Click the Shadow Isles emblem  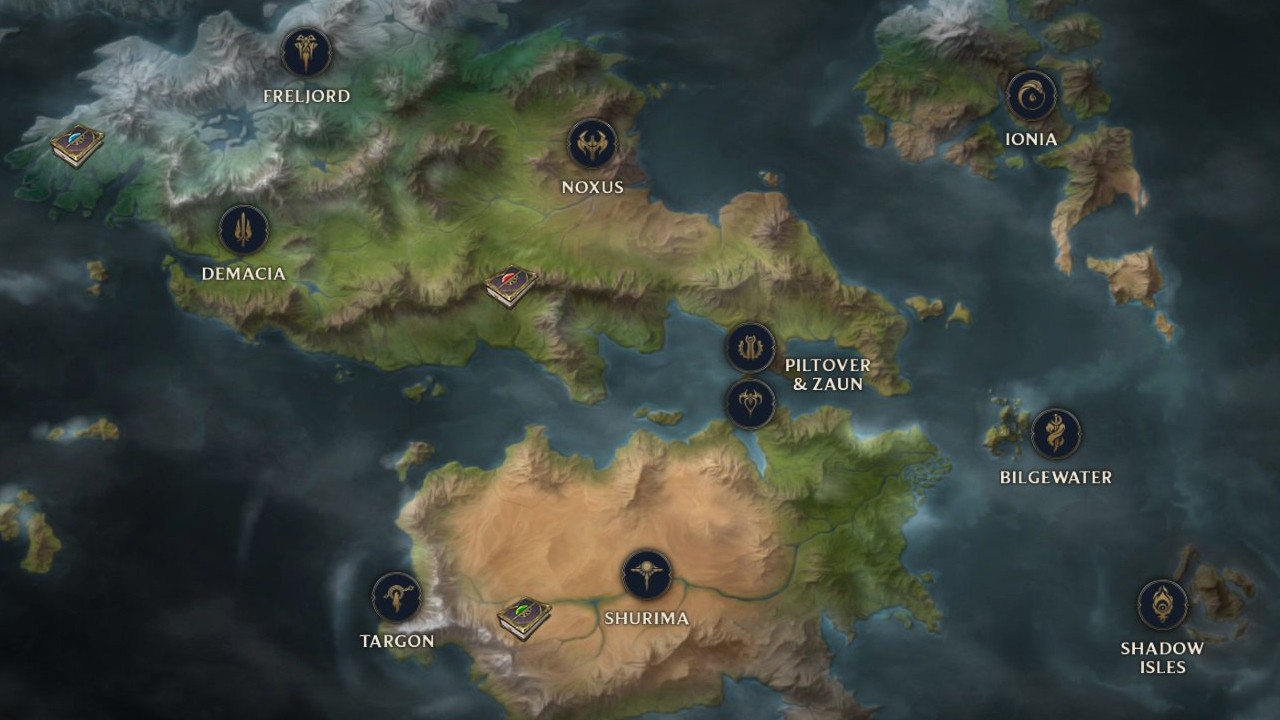(x=1162, y=605)
